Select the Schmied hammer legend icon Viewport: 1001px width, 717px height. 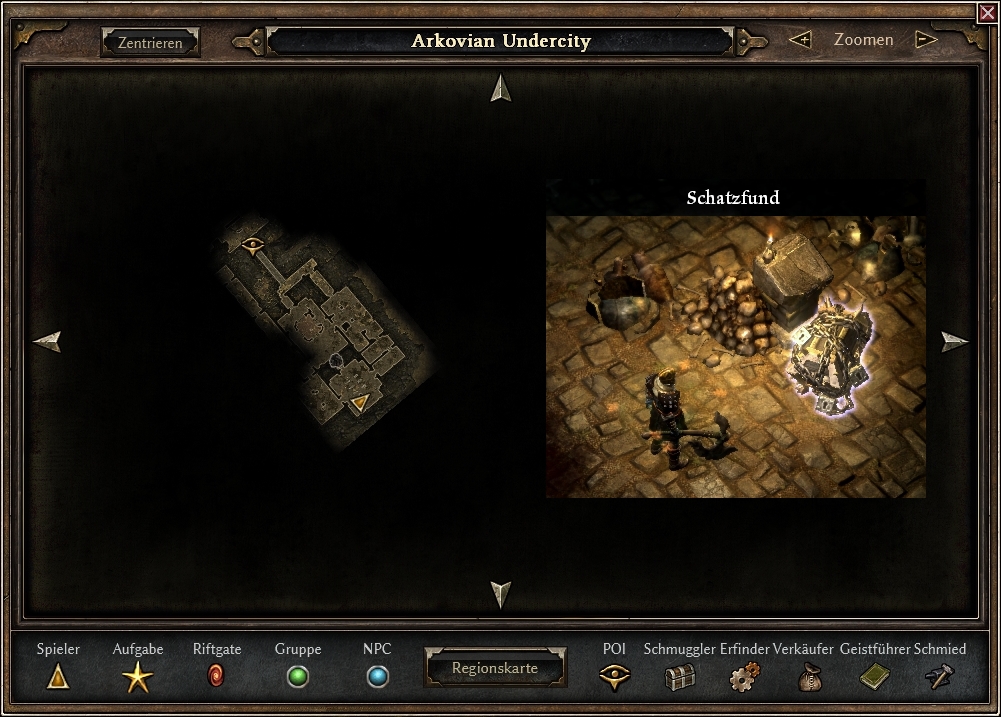click(x=940, y=677)
